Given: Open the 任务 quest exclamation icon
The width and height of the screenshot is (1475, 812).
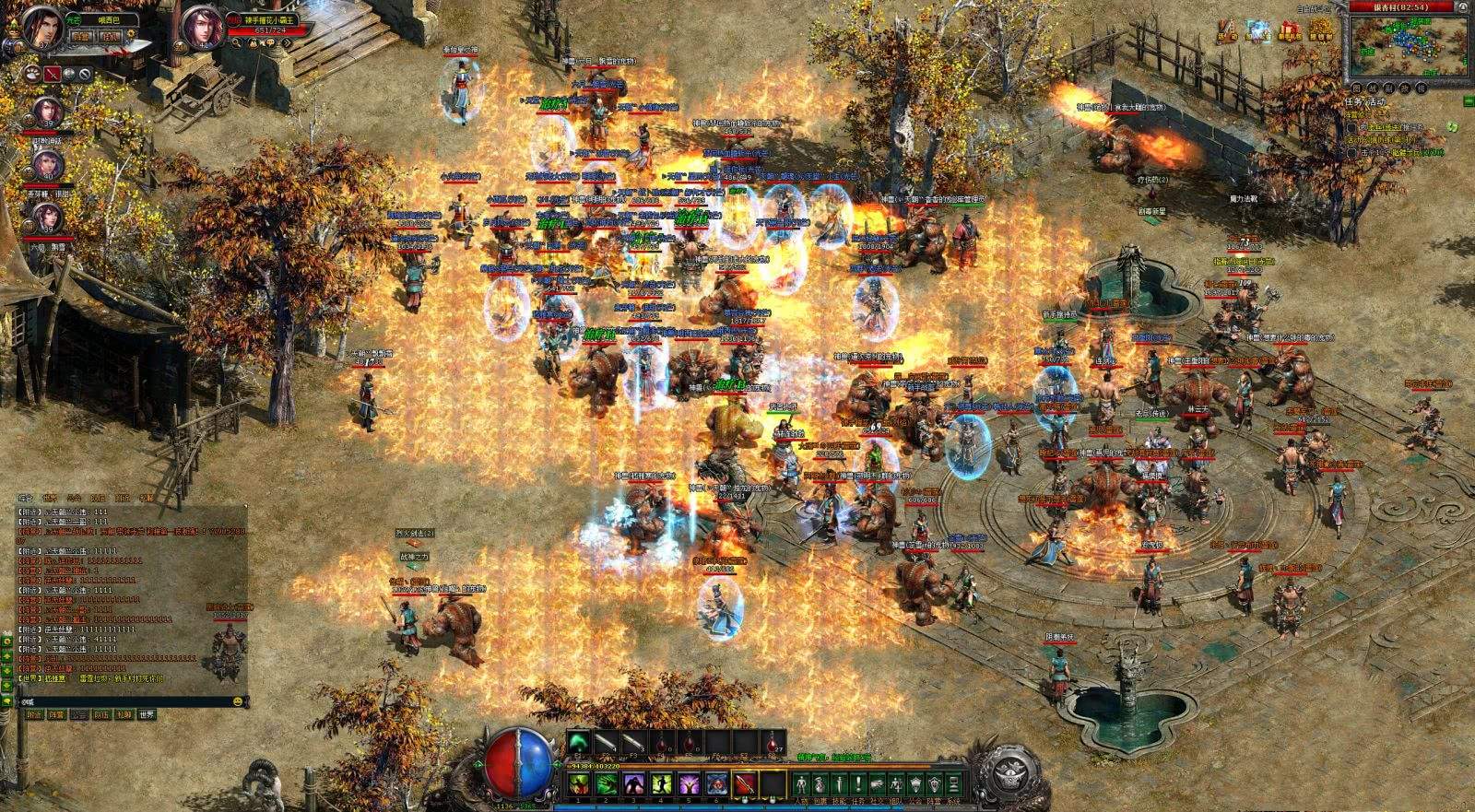Looking at the screenshot, I should coord(858,784).
